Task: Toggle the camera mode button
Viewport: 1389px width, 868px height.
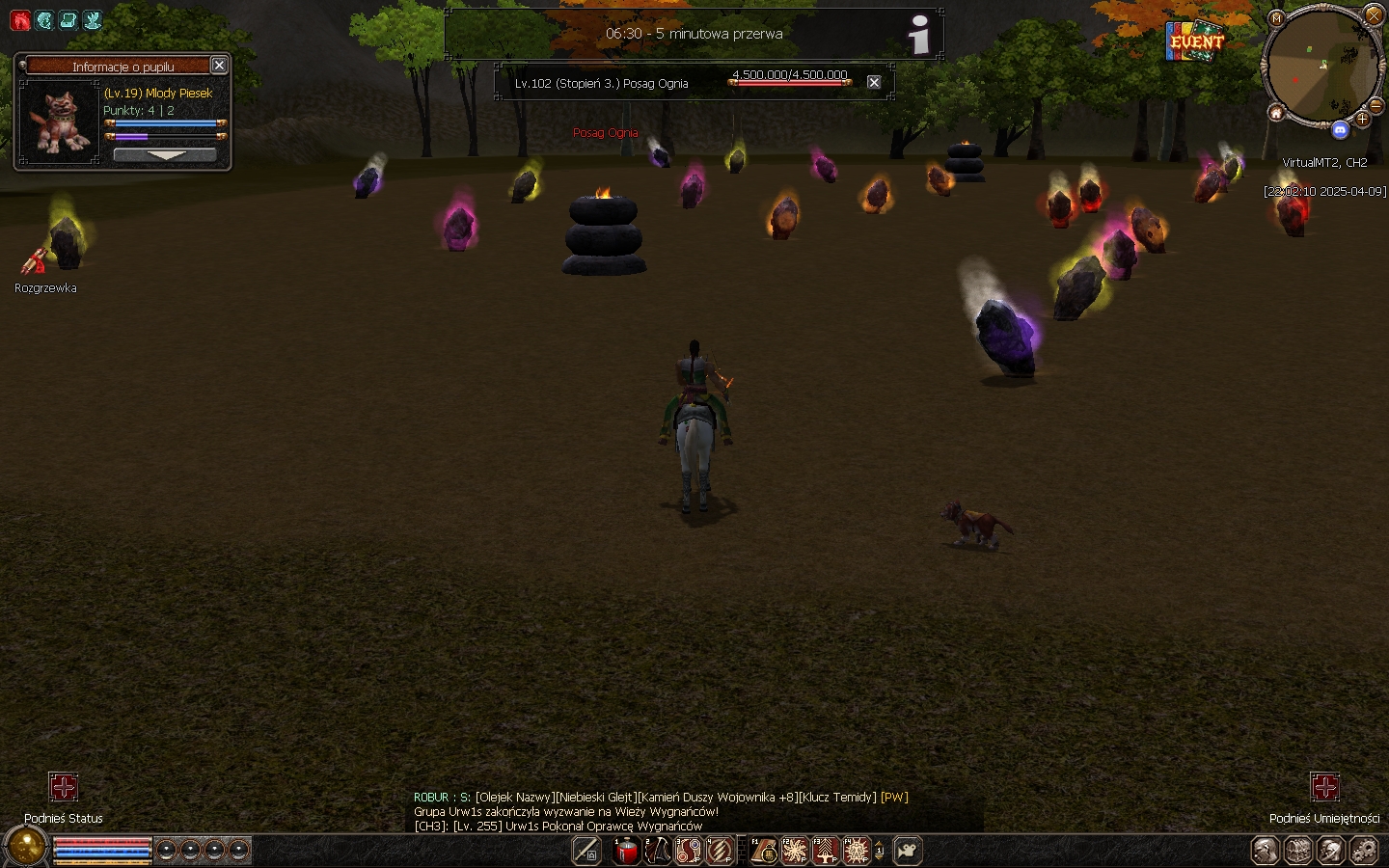Action: pyautogui.click(x=908, y=851)
